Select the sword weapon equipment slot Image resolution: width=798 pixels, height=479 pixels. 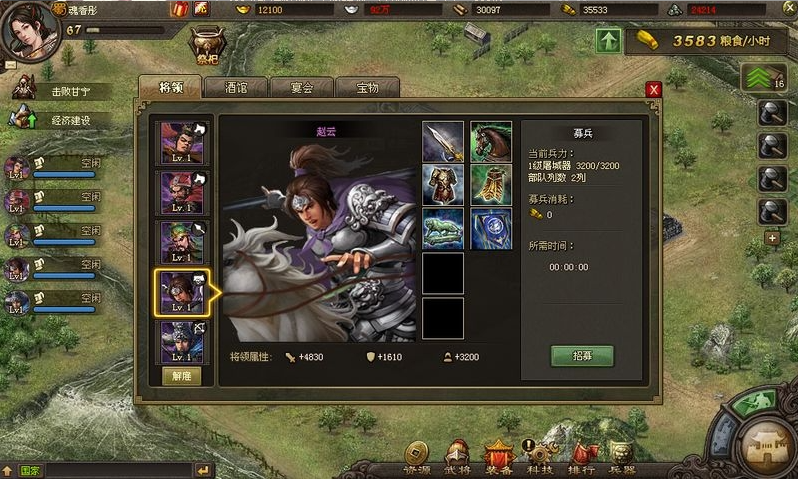click(x=443, y=142)
